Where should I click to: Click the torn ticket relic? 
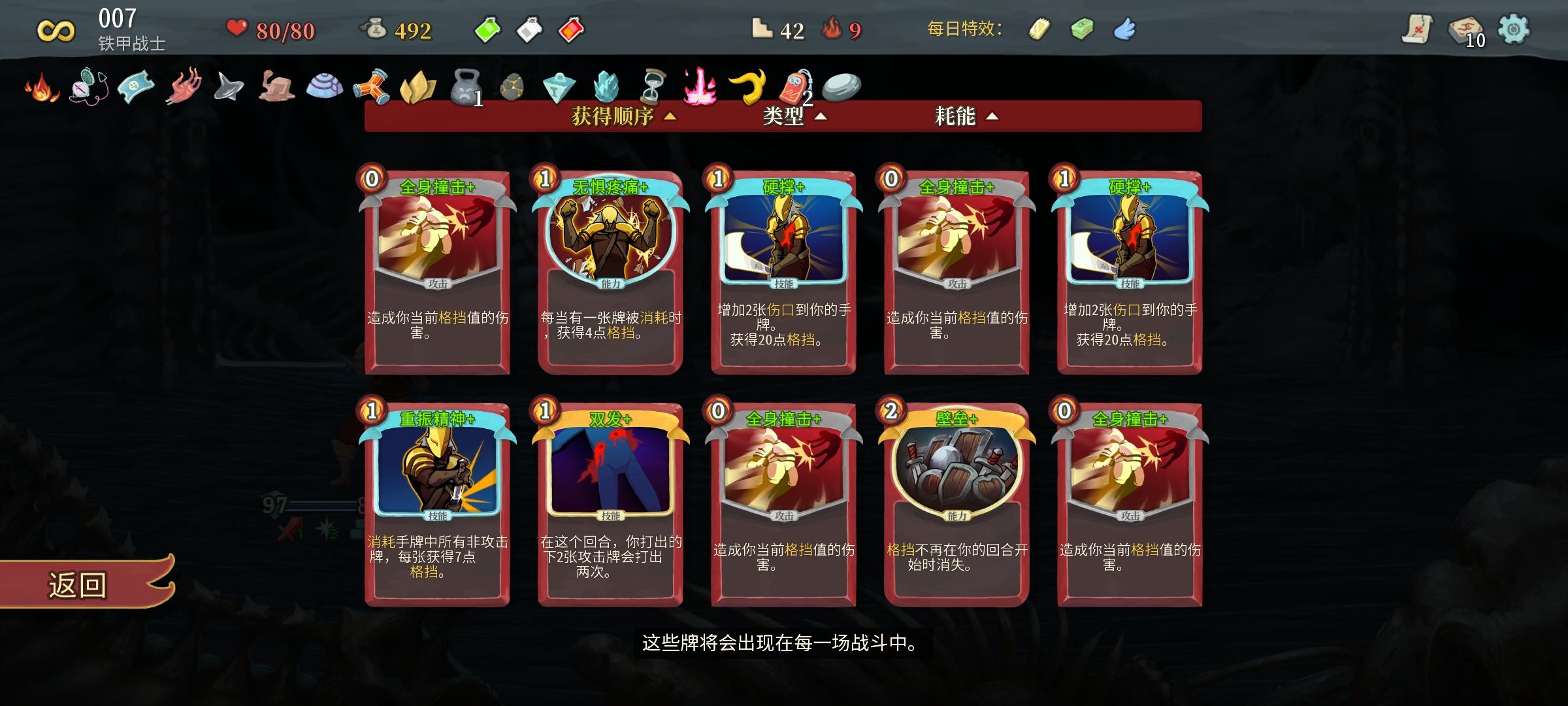click(134, 87)
